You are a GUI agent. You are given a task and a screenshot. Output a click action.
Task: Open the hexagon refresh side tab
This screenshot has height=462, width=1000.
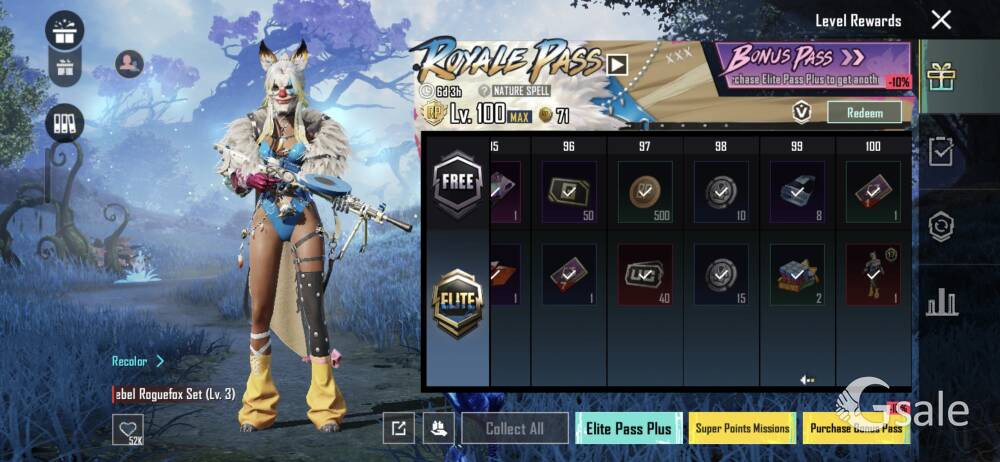[x=941, y=226]
